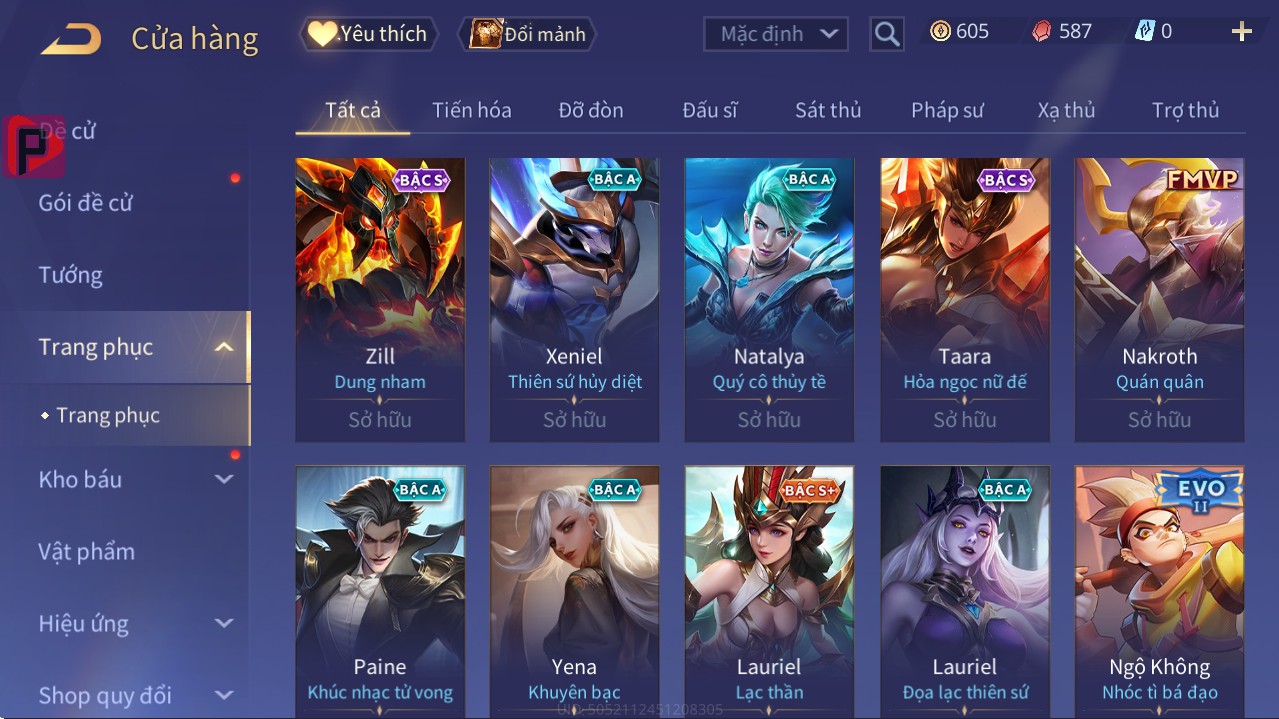Choose the Xạ thủ tab
The height and width of the screenshot is (719, 1279).
[x=1066, y=110]
